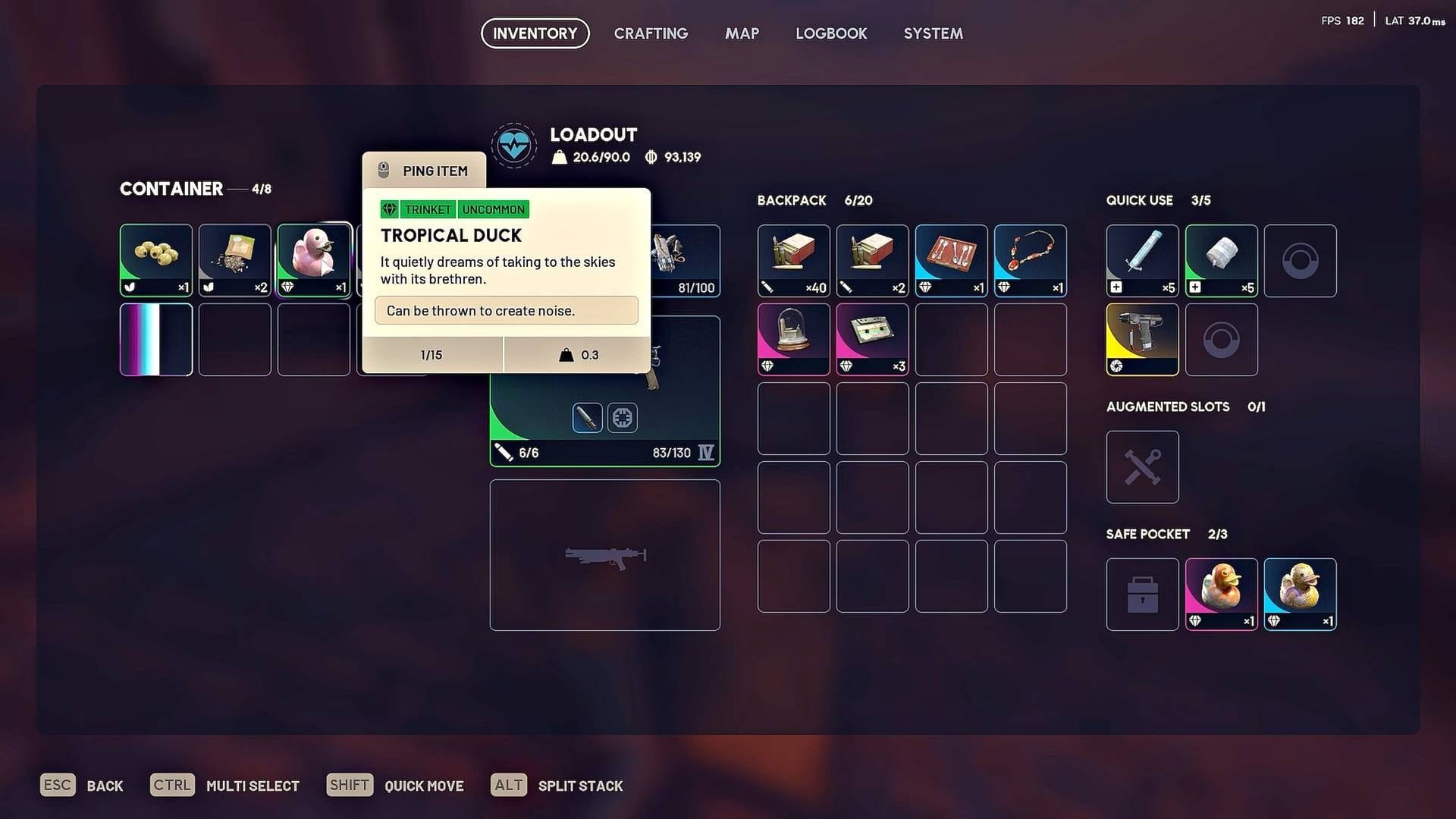The image size is (1456, 819).
Task: Select the pink Tropical Duck in the container
Action: click(x=314, y=259)
